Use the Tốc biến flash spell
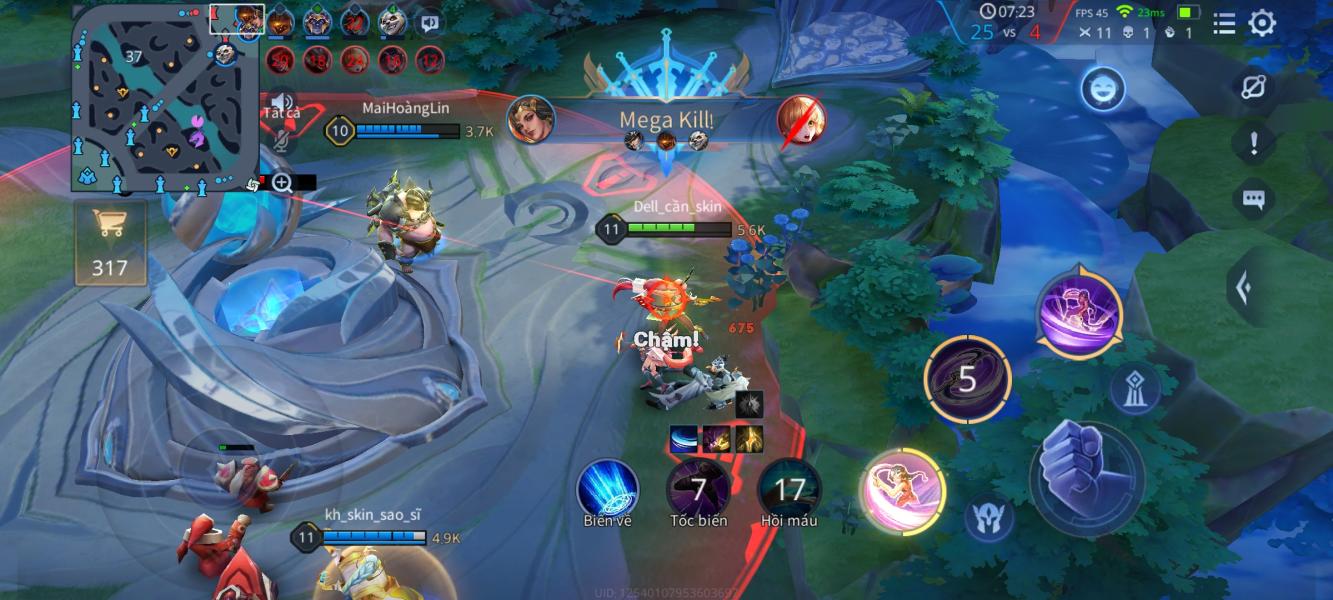 698,489
